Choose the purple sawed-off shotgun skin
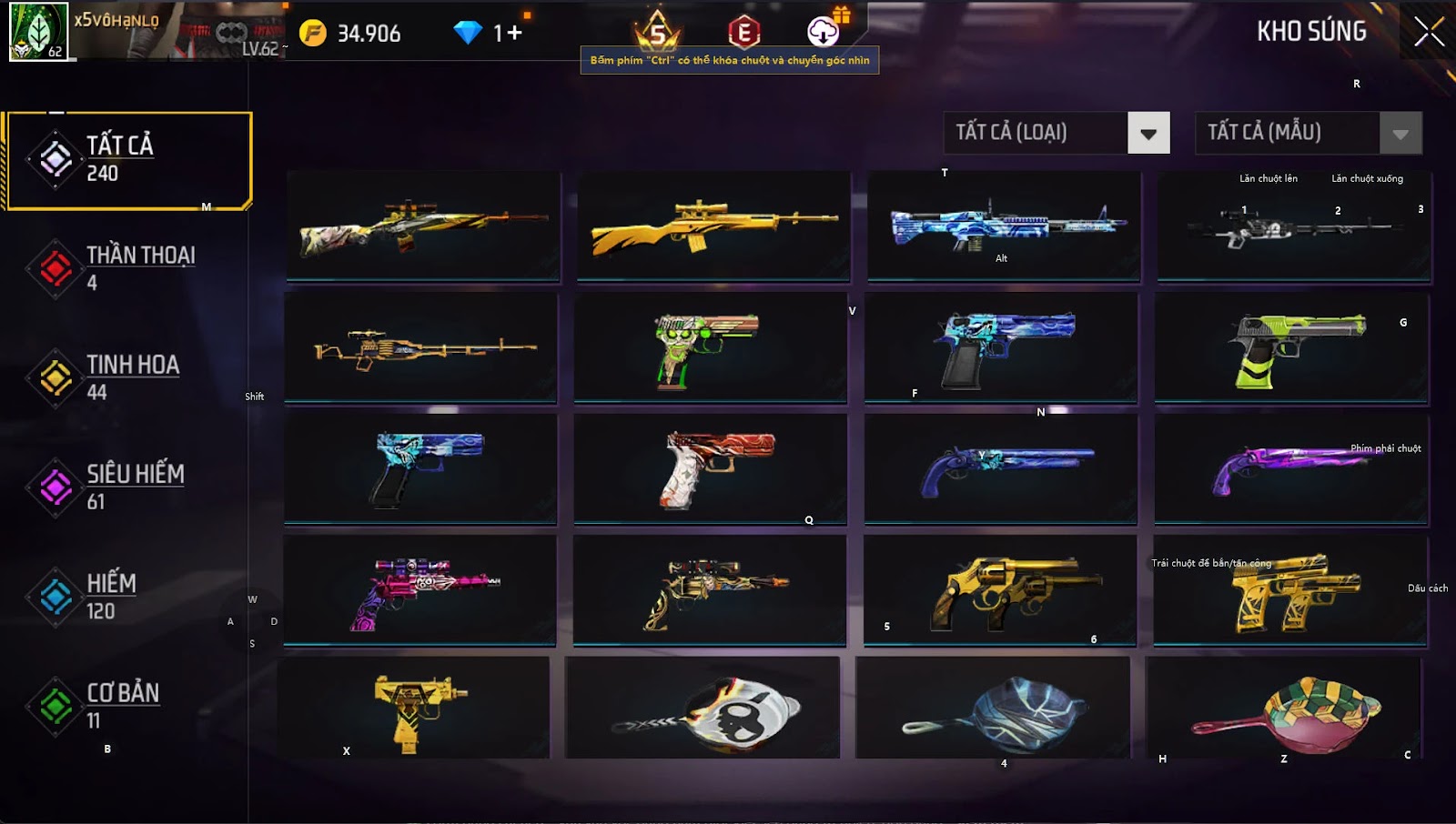Viewport: 1456px width, 824px height. tap(1291, 468)
